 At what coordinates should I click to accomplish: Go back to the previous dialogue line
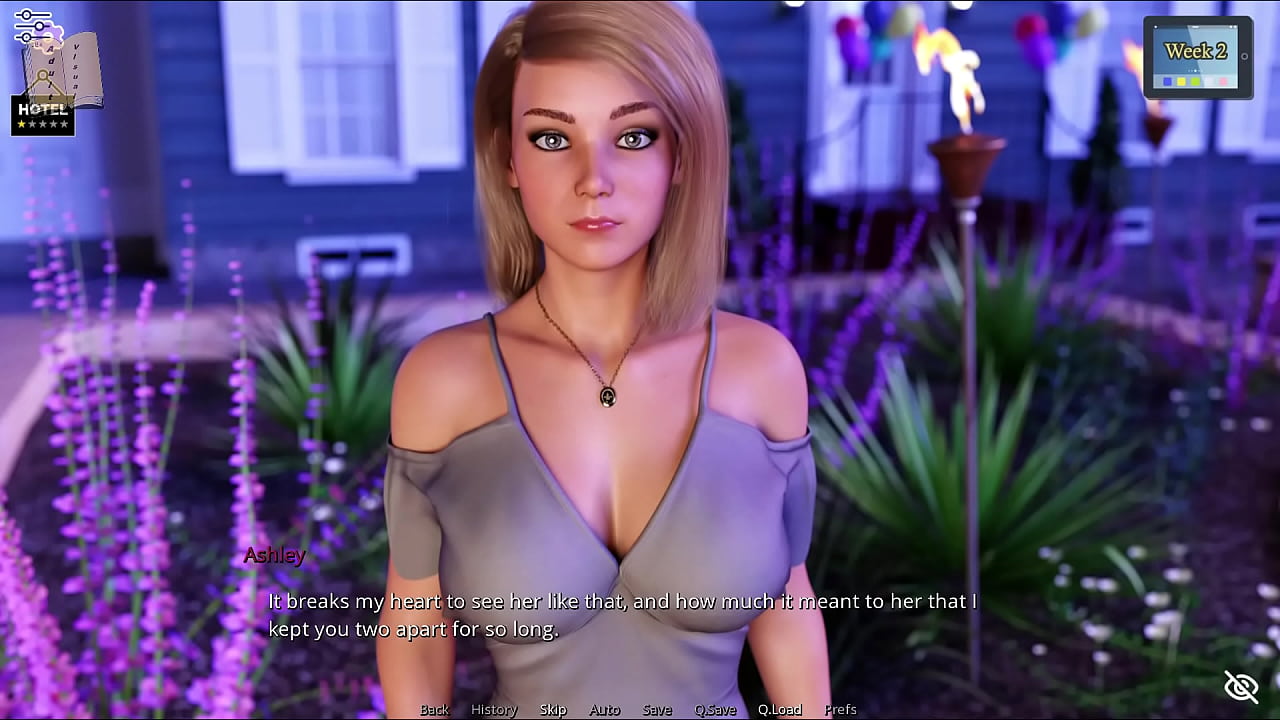point(434,709)
